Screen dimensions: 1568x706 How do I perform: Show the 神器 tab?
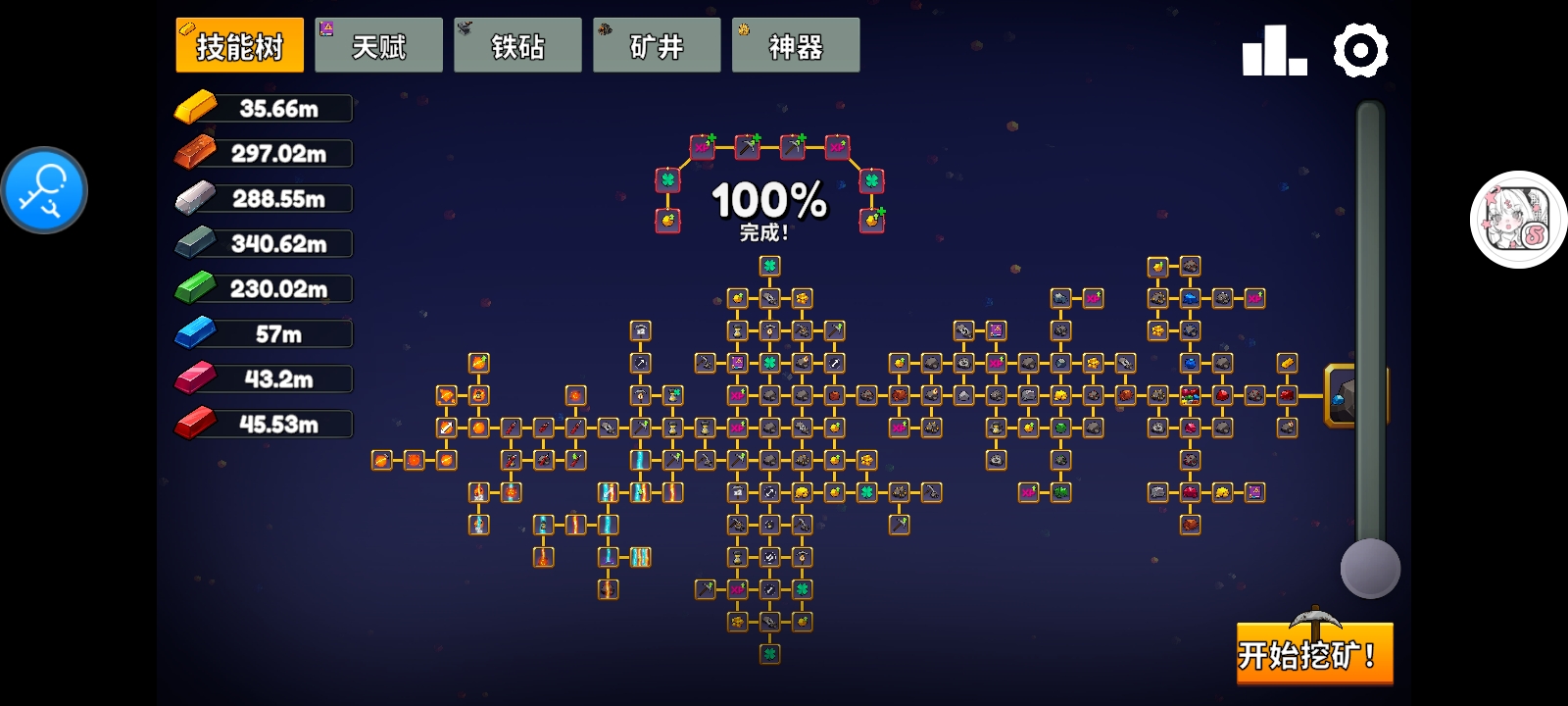tap(796, 45)
